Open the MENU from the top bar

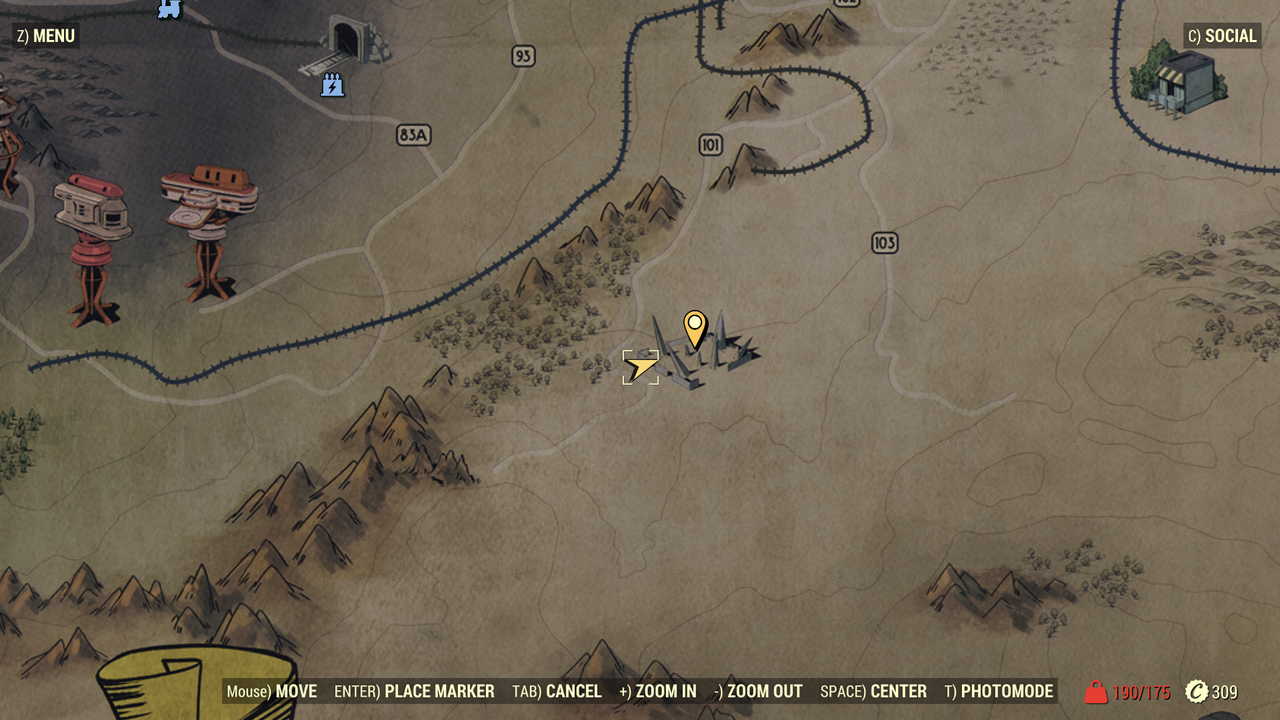(x=44, y=35)
